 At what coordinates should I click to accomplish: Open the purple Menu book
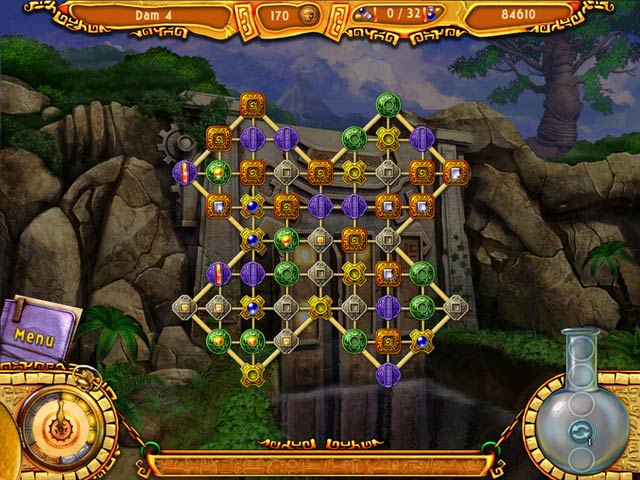click(x=36, y=329)
